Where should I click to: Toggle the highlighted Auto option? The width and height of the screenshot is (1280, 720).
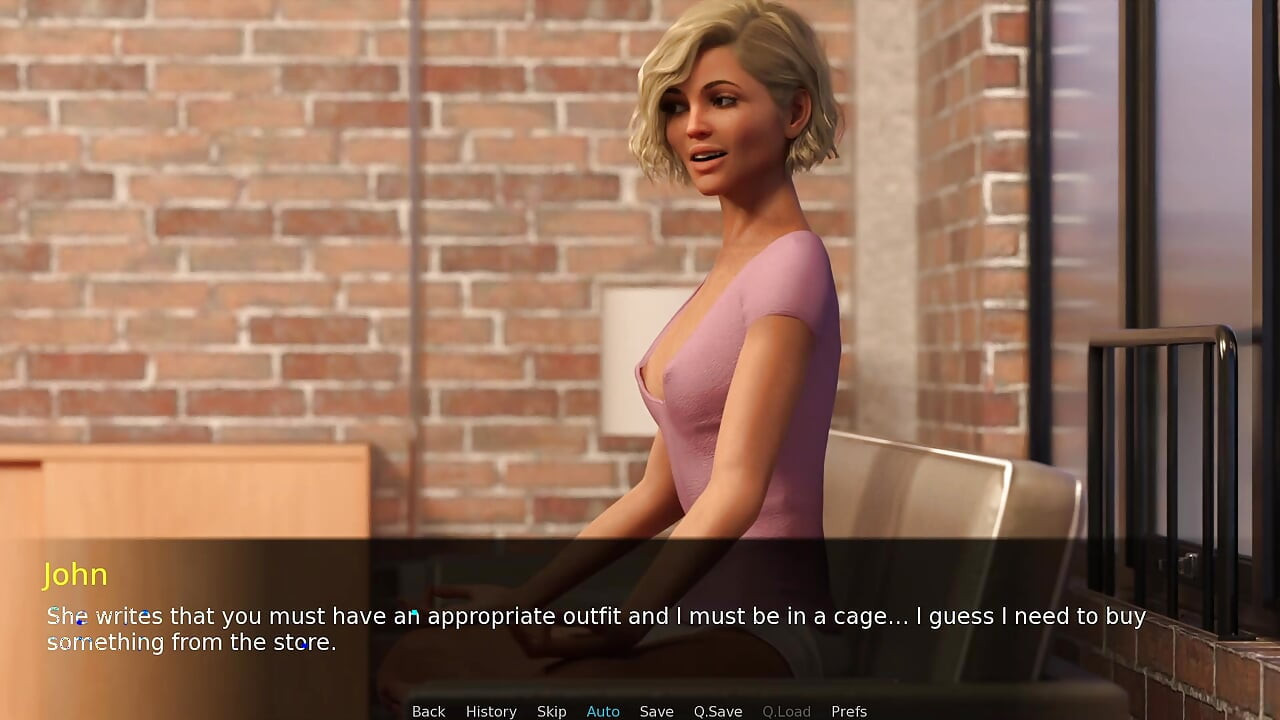click(603, 711)
